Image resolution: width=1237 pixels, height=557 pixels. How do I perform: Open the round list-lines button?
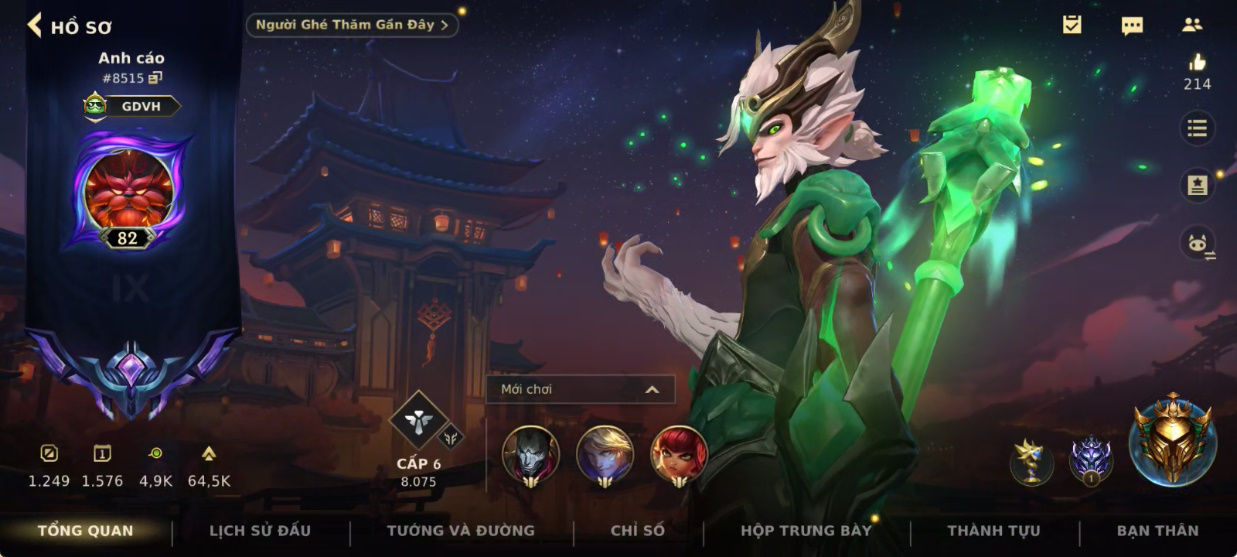1196,128
